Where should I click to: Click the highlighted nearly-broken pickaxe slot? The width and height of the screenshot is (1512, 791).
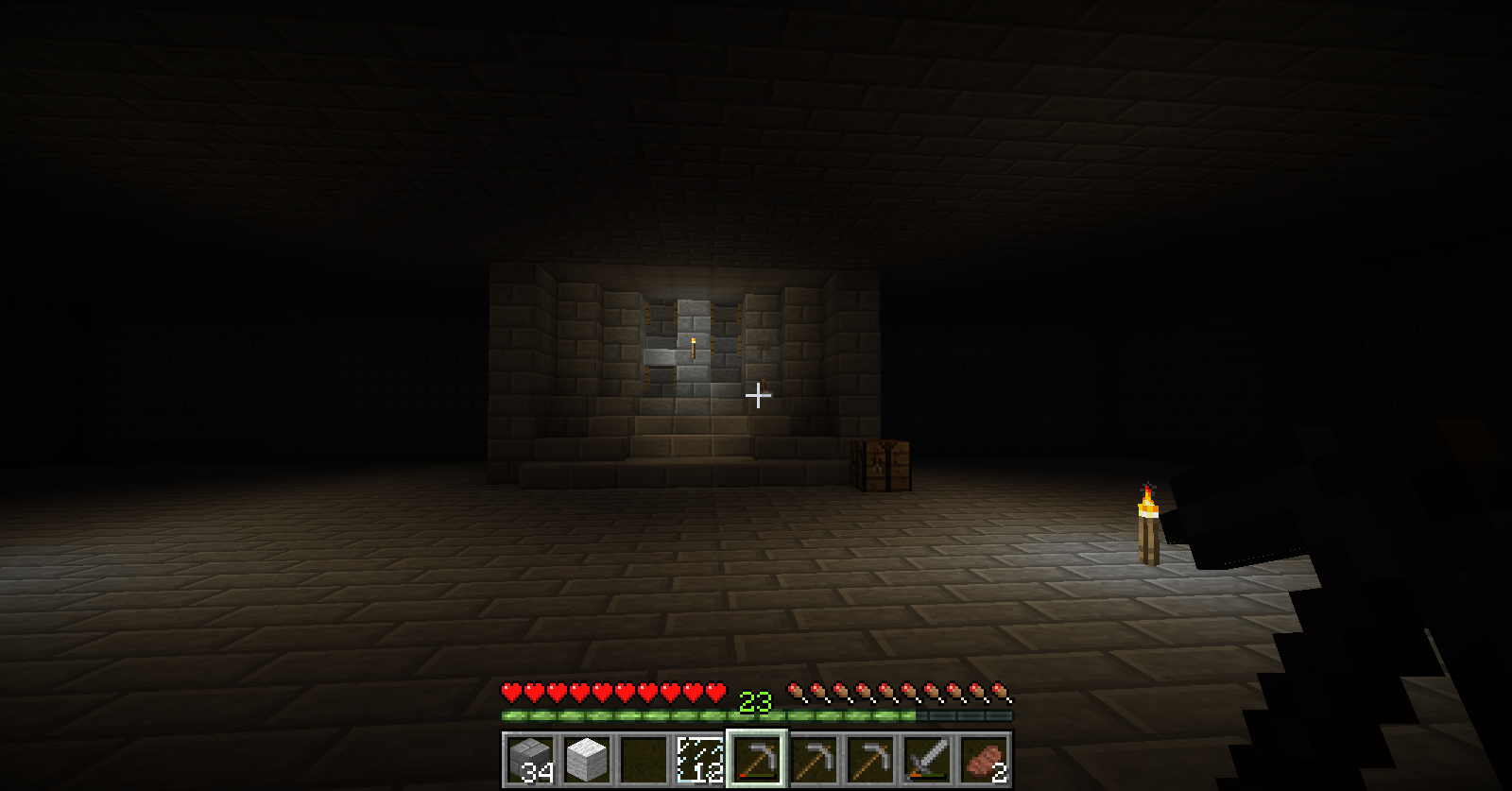[x=756, y=759]
